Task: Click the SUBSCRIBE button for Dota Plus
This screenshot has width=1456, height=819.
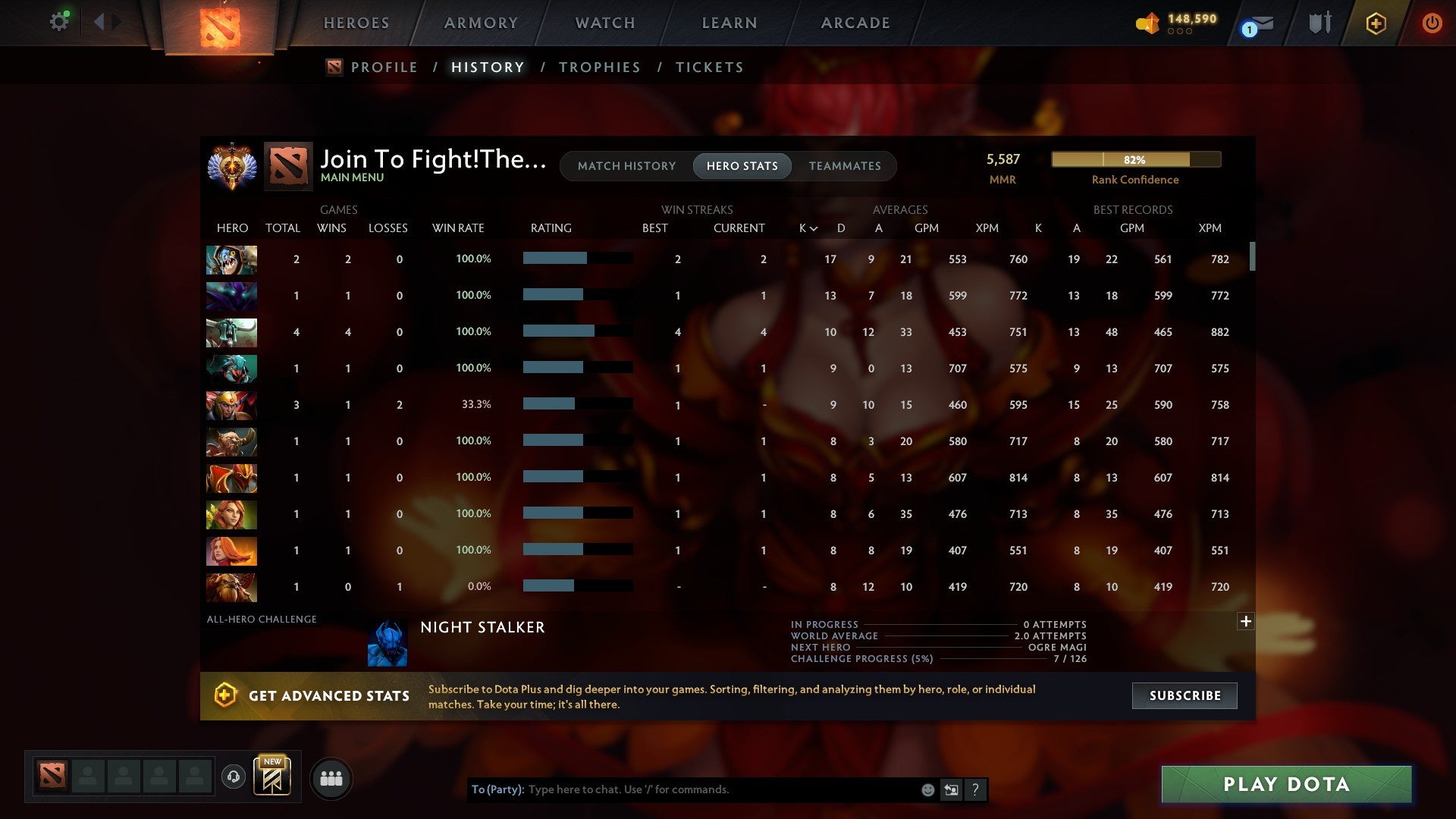Action: [1184, 695]
